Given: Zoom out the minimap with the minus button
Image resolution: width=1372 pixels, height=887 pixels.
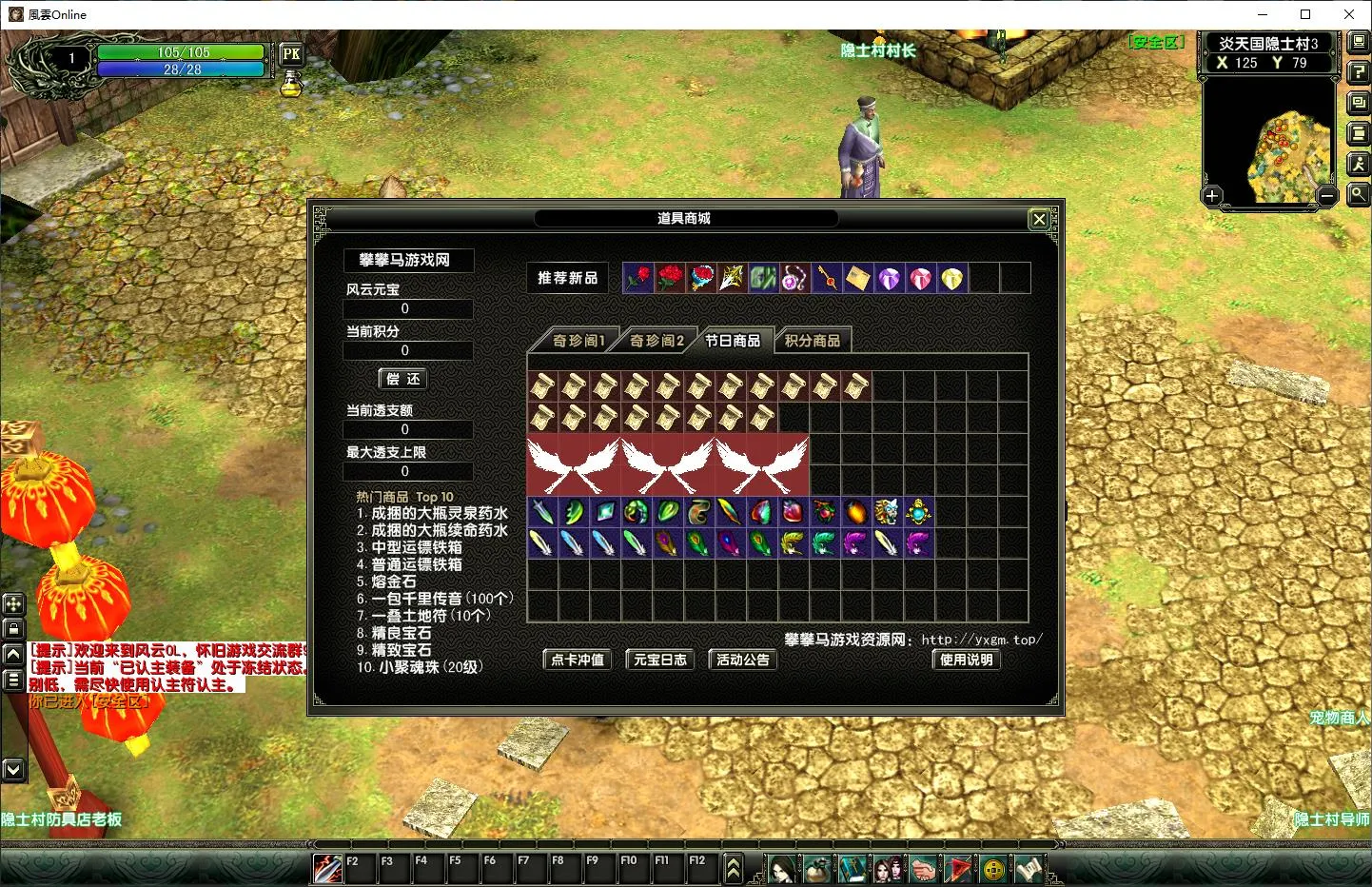Looking at the screenshot, I should [x=1327, y=196].
